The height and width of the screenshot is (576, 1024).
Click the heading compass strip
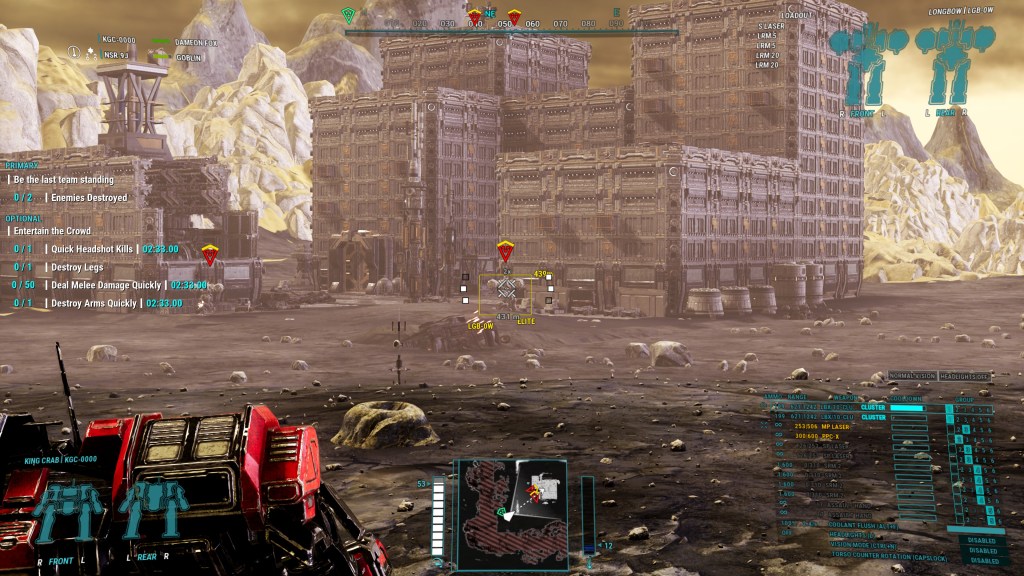click(510, 24)
